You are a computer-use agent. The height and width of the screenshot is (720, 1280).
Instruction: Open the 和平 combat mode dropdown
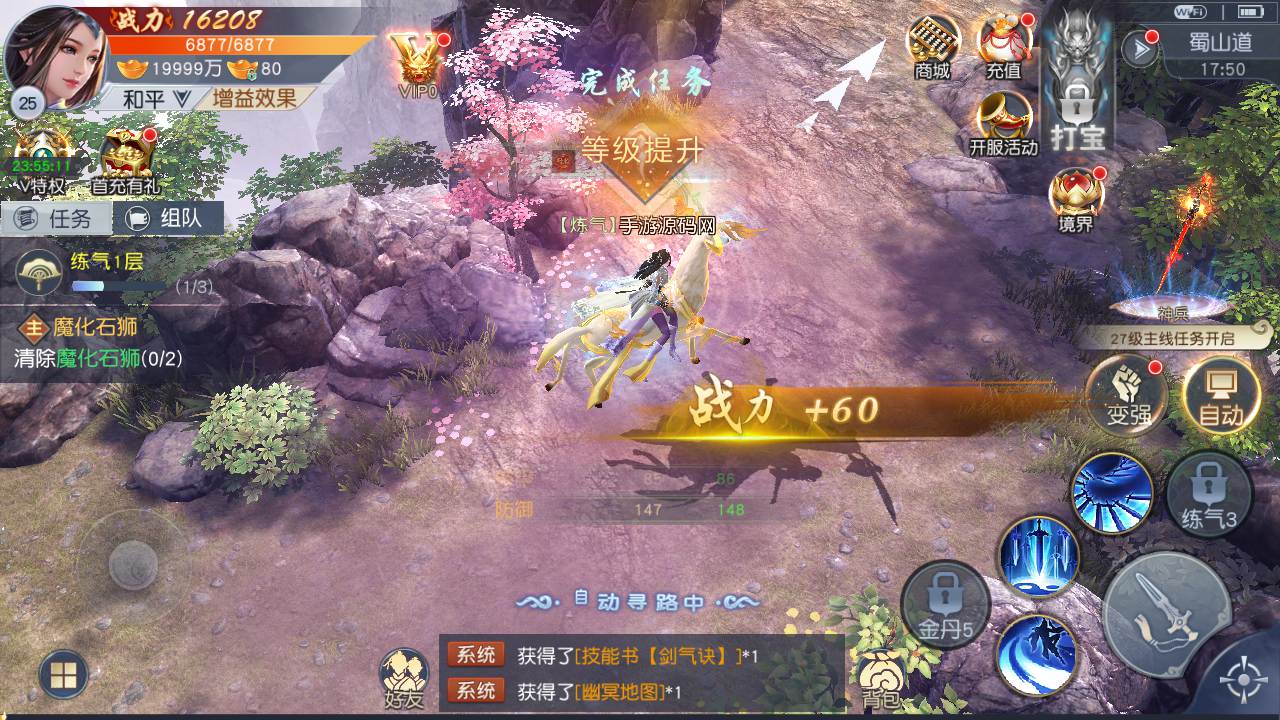click(x=155, y=98)
